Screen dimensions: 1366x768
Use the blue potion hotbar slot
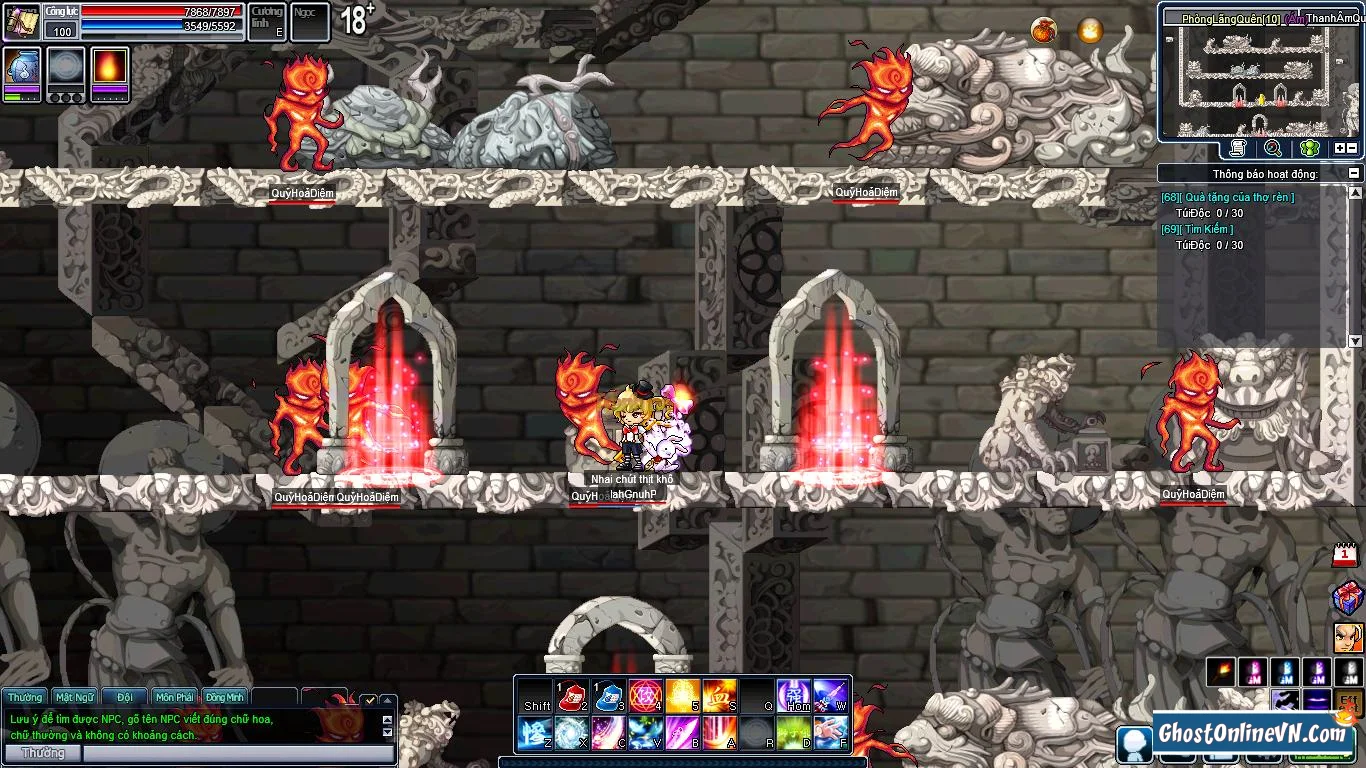(609, 696)
